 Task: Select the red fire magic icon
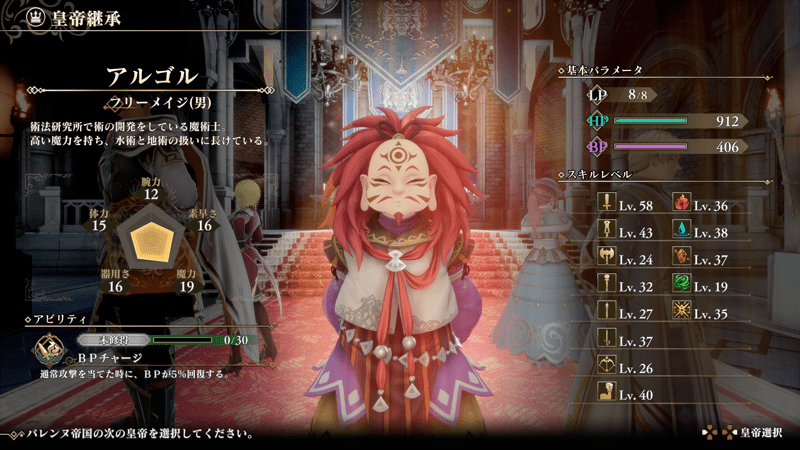[x=682, y=205]
